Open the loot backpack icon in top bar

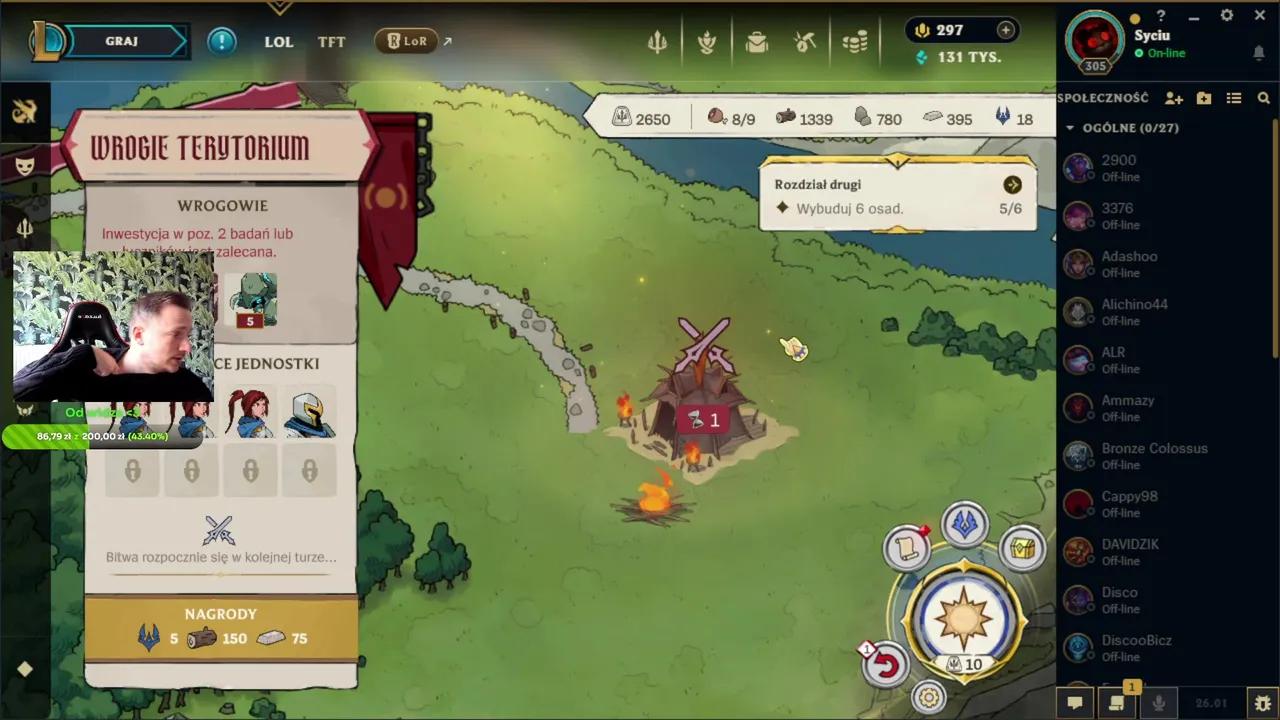[x=756, y=42]
